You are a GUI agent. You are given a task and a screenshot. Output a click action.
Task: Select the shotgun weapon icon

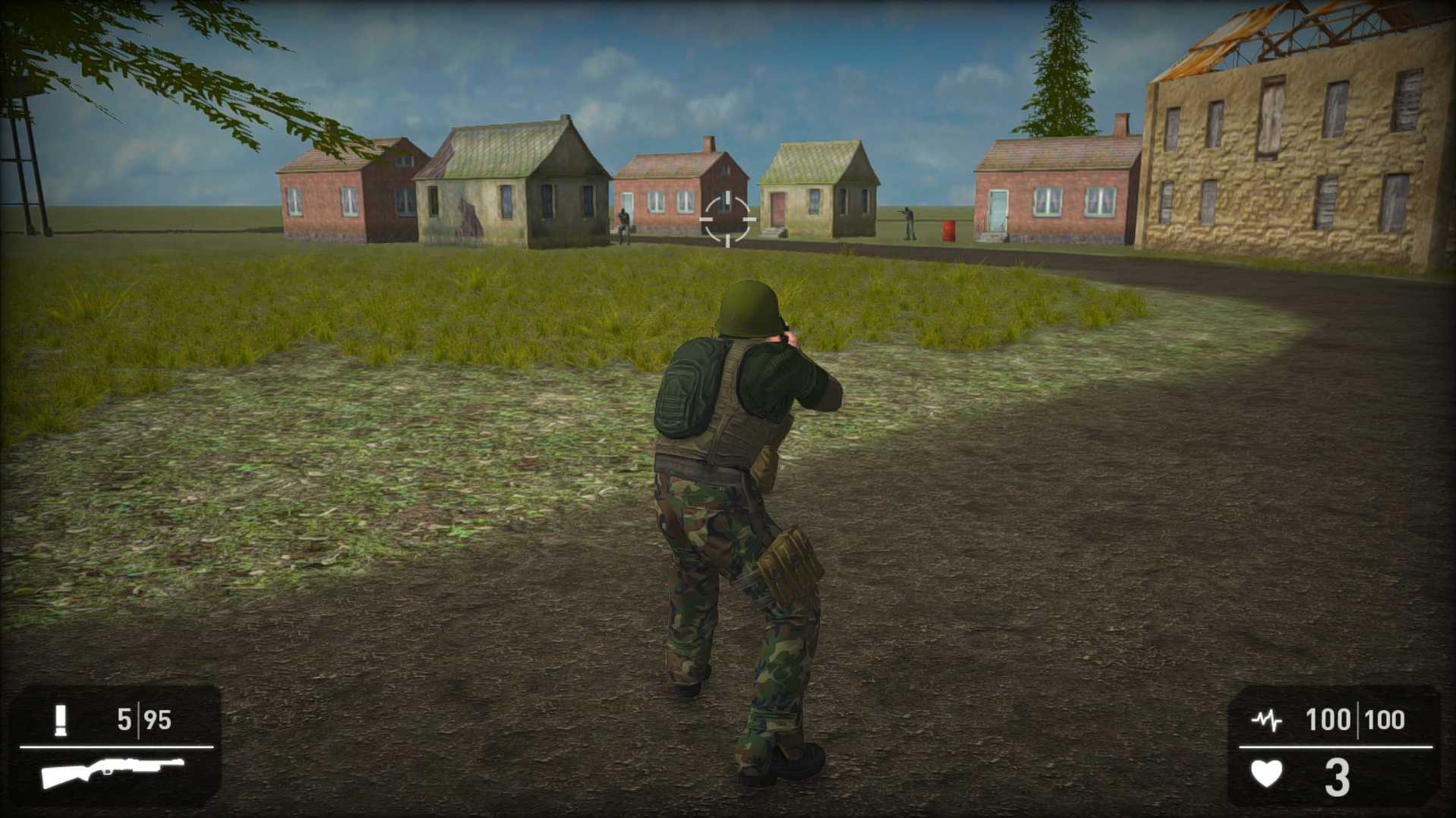pyautogui.click(x=112, y=772)
